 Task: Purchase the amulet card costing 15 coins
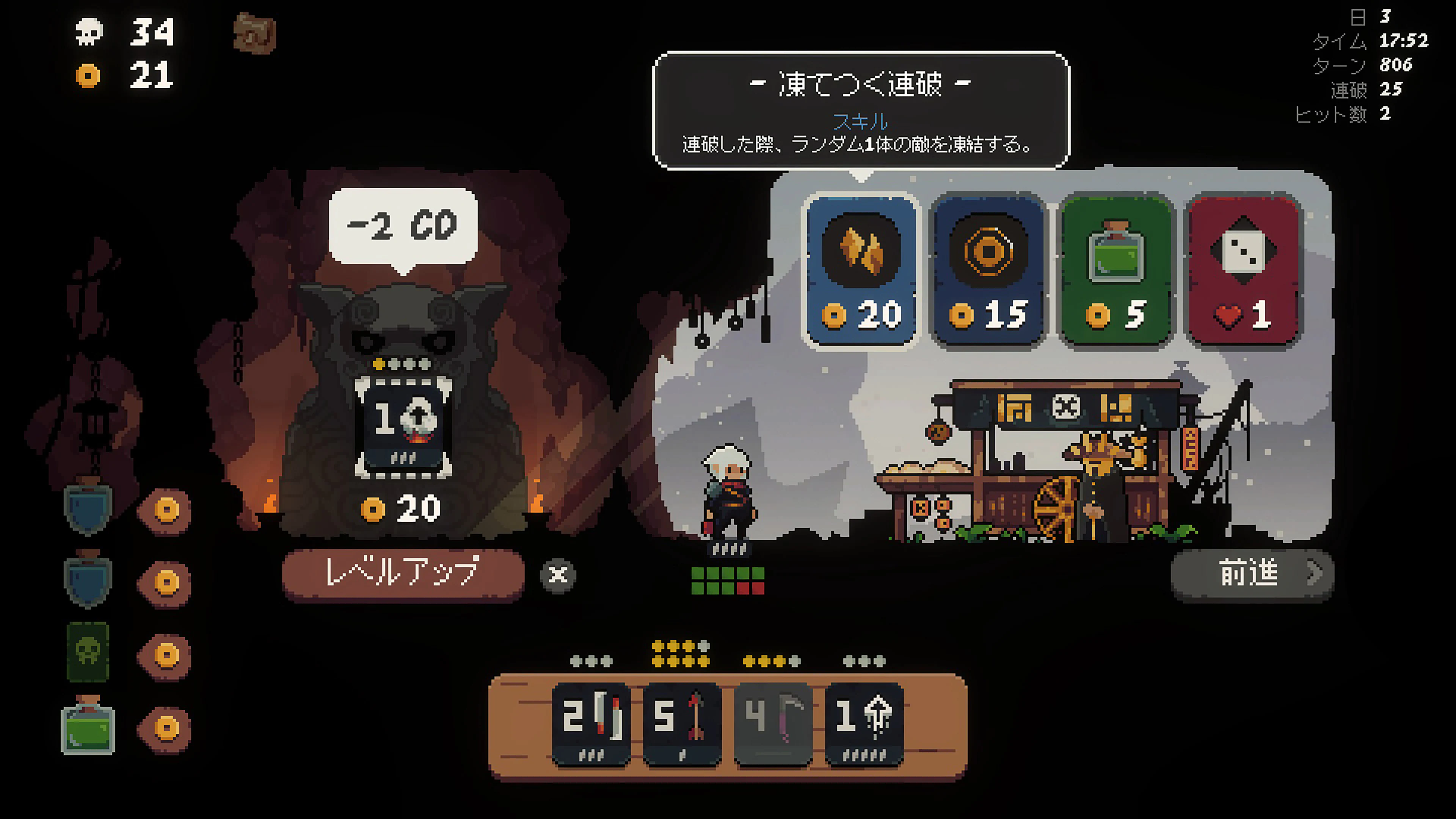988,271
